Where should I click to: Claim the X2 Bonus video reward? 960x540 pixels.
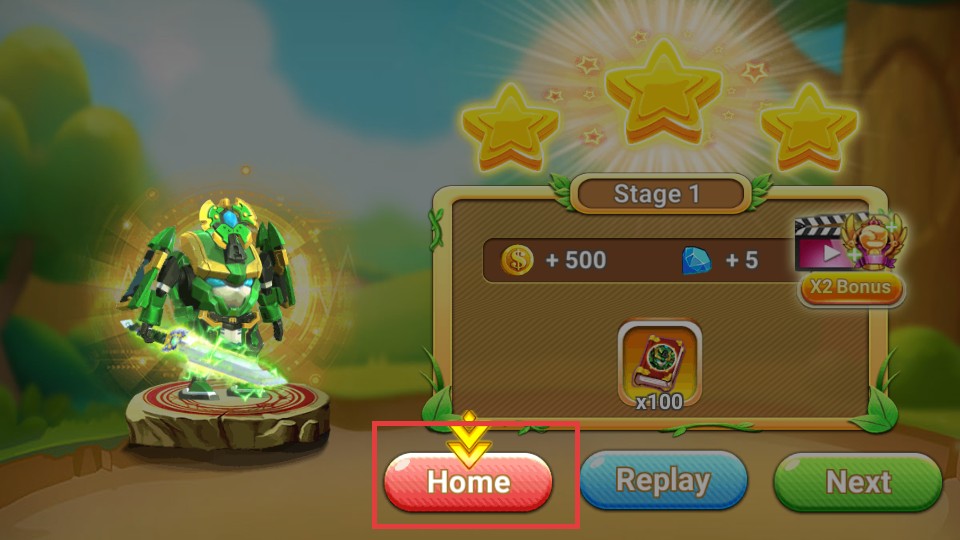pos(851,288)
